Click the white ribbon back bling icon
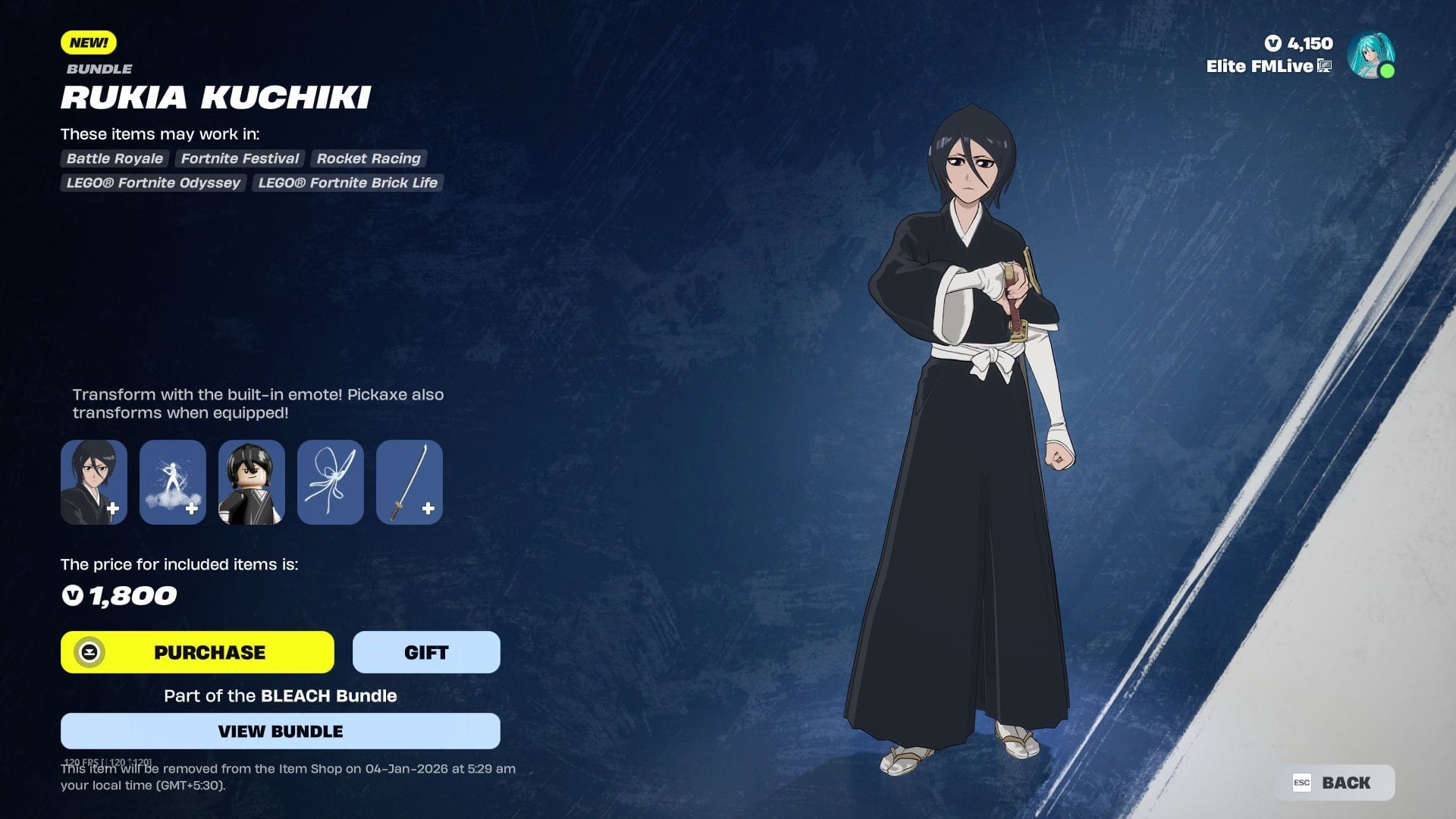This screenshot has height=819, width=1456. pos(330,482)
